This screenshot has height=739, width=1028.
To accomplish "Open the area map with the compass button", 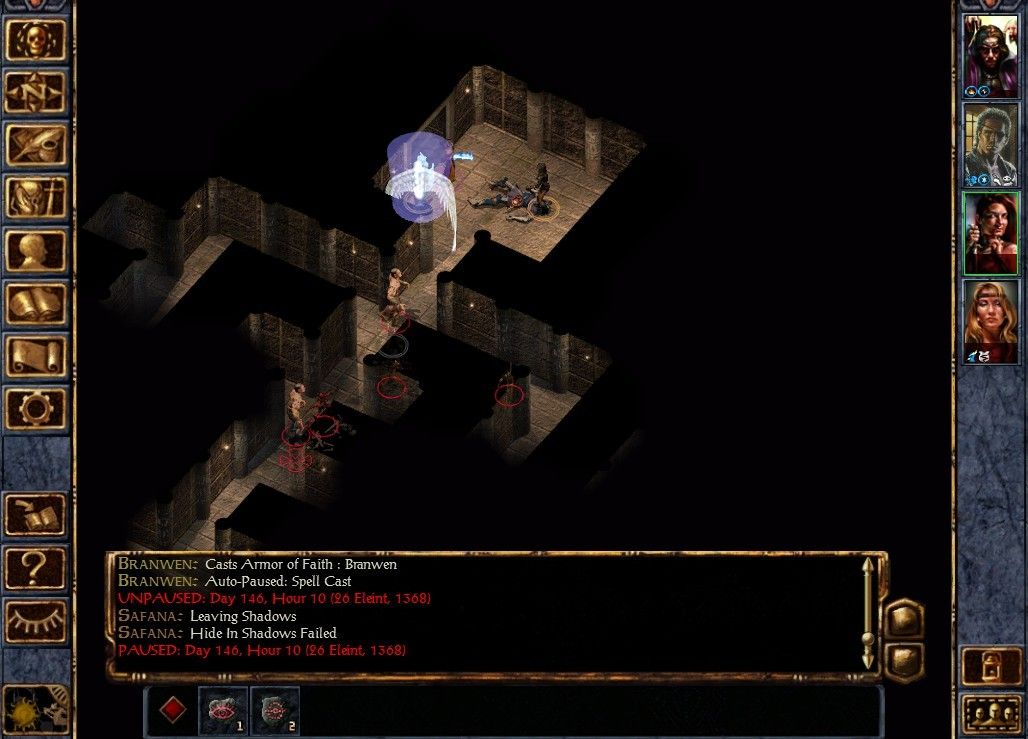I will 36,93.
